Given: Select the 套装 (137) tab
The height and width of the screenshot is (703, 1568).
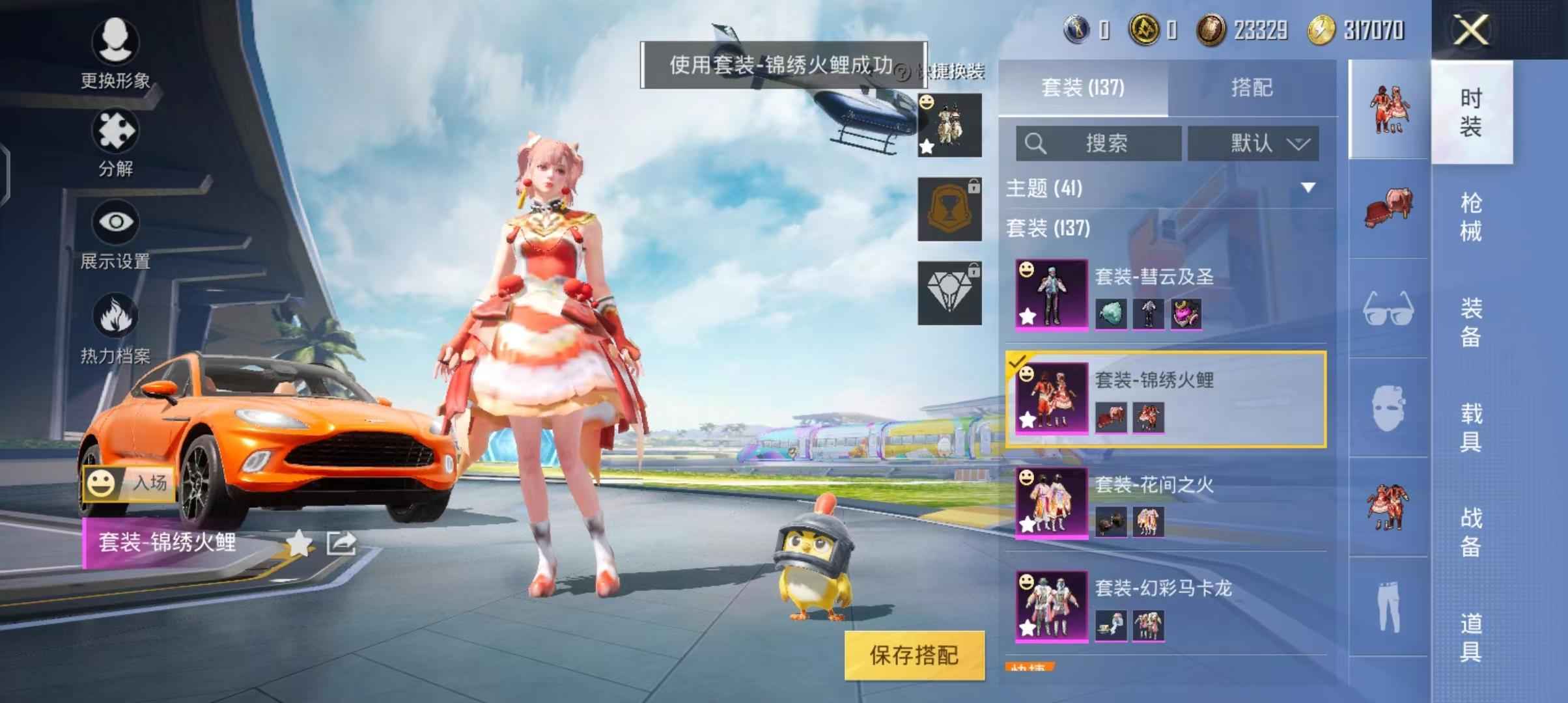Looking at the screenshot, I should tap(1082, 88).
